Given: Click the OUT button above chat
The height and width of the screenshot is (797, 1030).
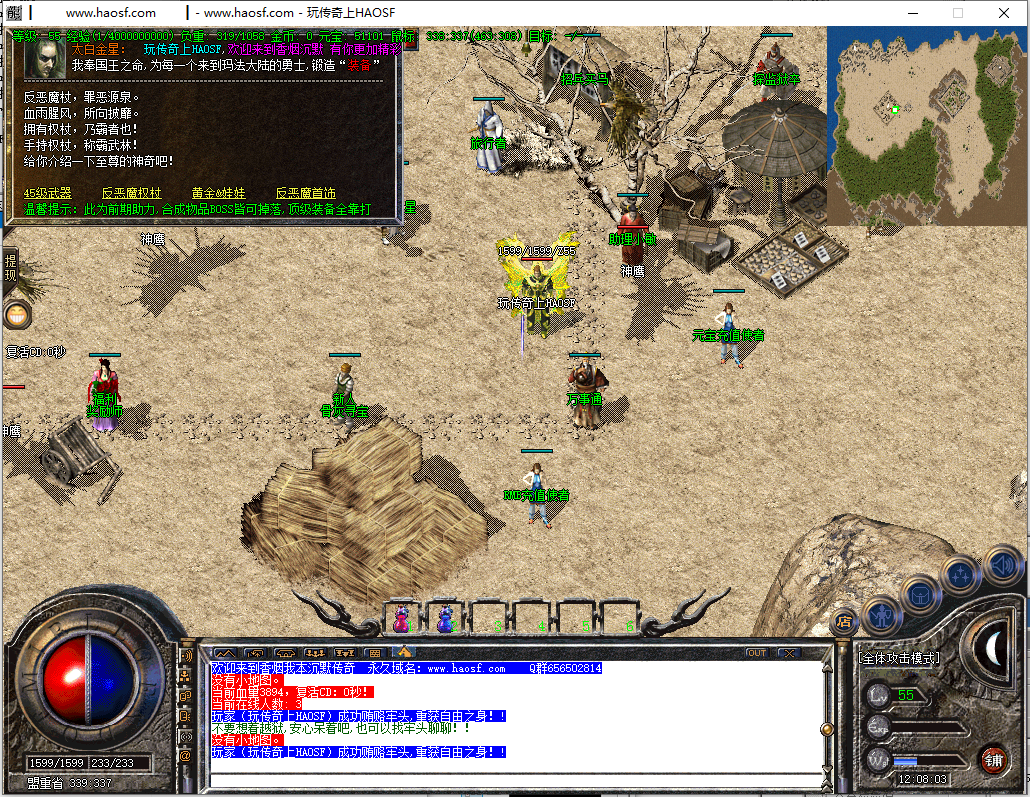Looking at the screenshot, I should (x=757, y=653).
